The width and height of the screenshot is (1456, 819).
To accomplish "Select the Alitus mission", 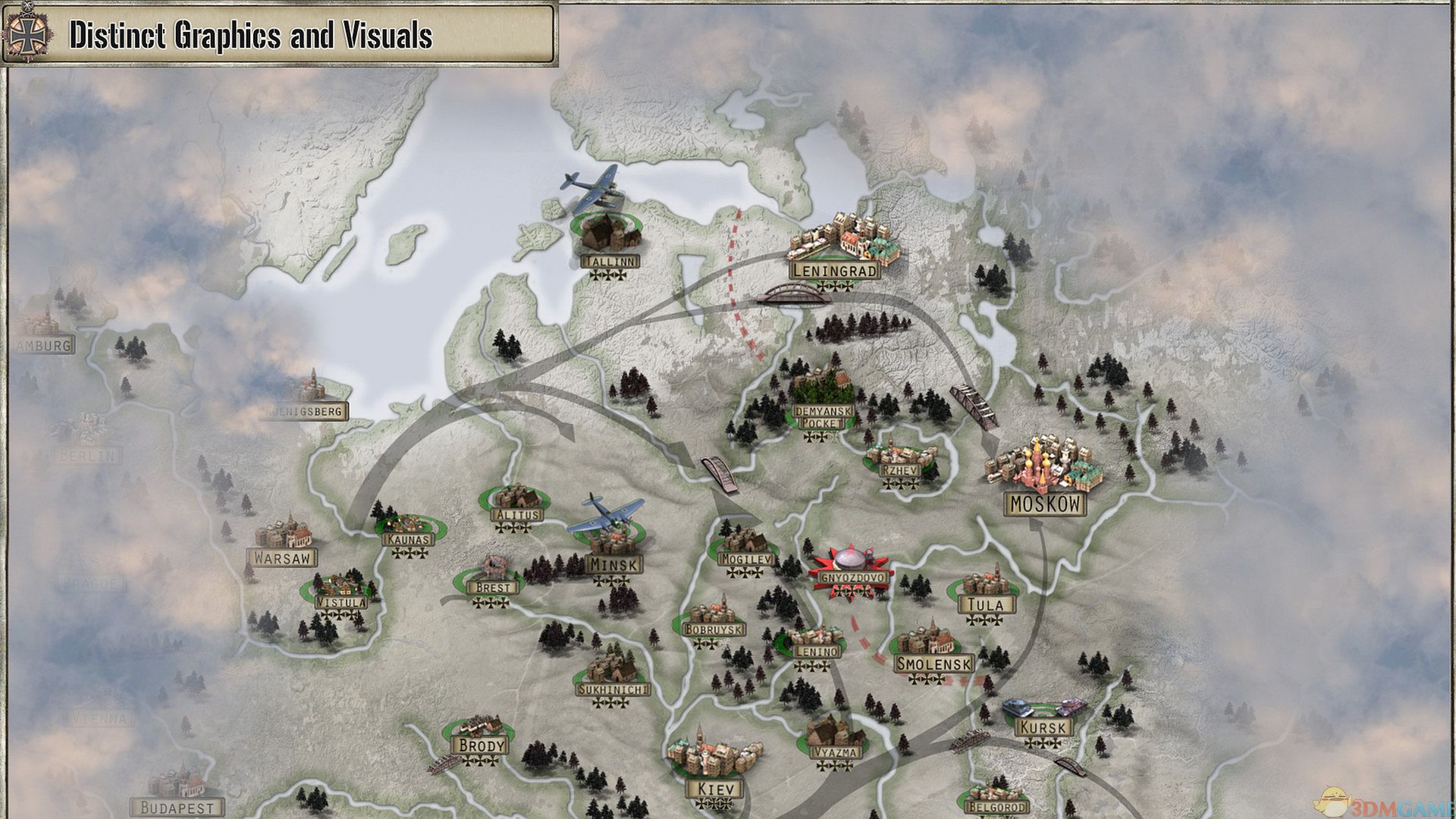I will tap(516, 500).
